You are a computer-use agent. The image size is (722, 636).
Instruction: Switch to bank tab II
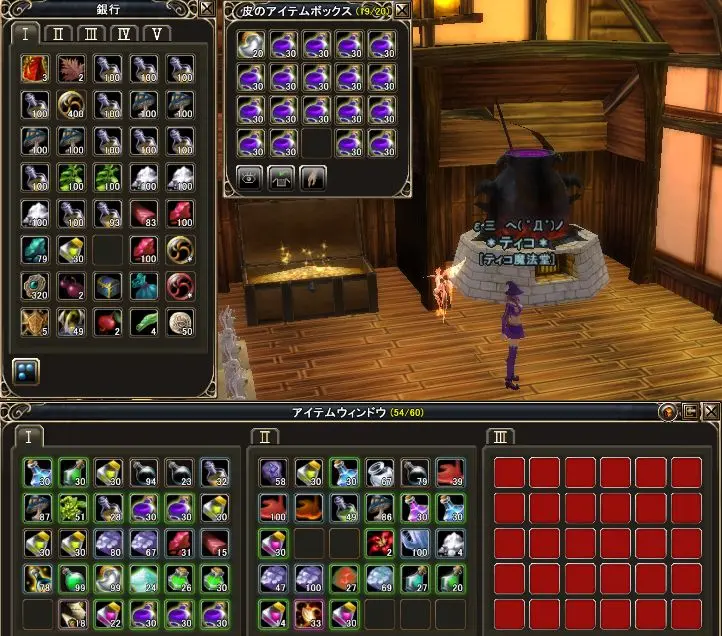coord(60,33)
